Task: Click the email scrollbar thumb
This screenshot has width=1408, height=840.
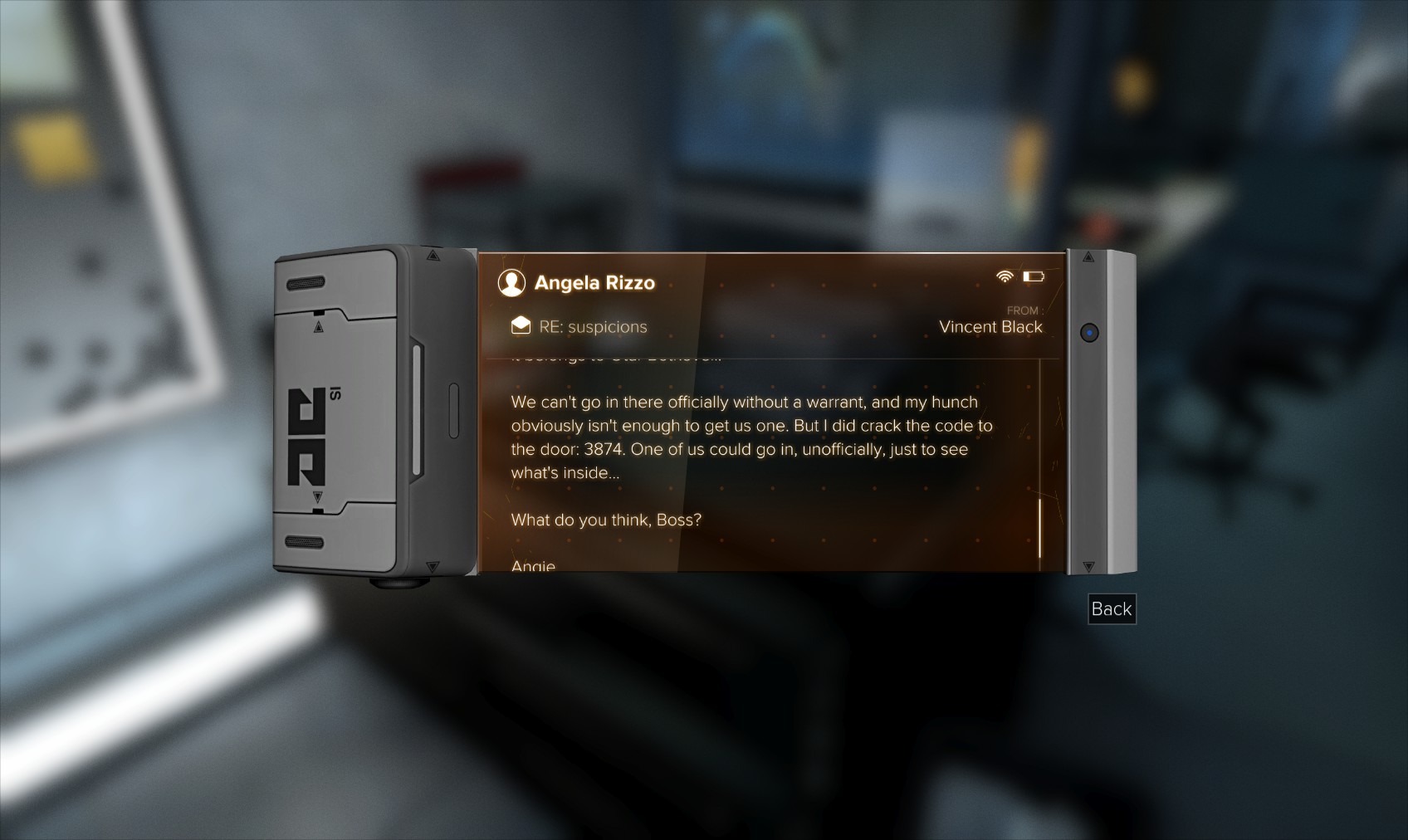Action: (x=1039, y=529)
